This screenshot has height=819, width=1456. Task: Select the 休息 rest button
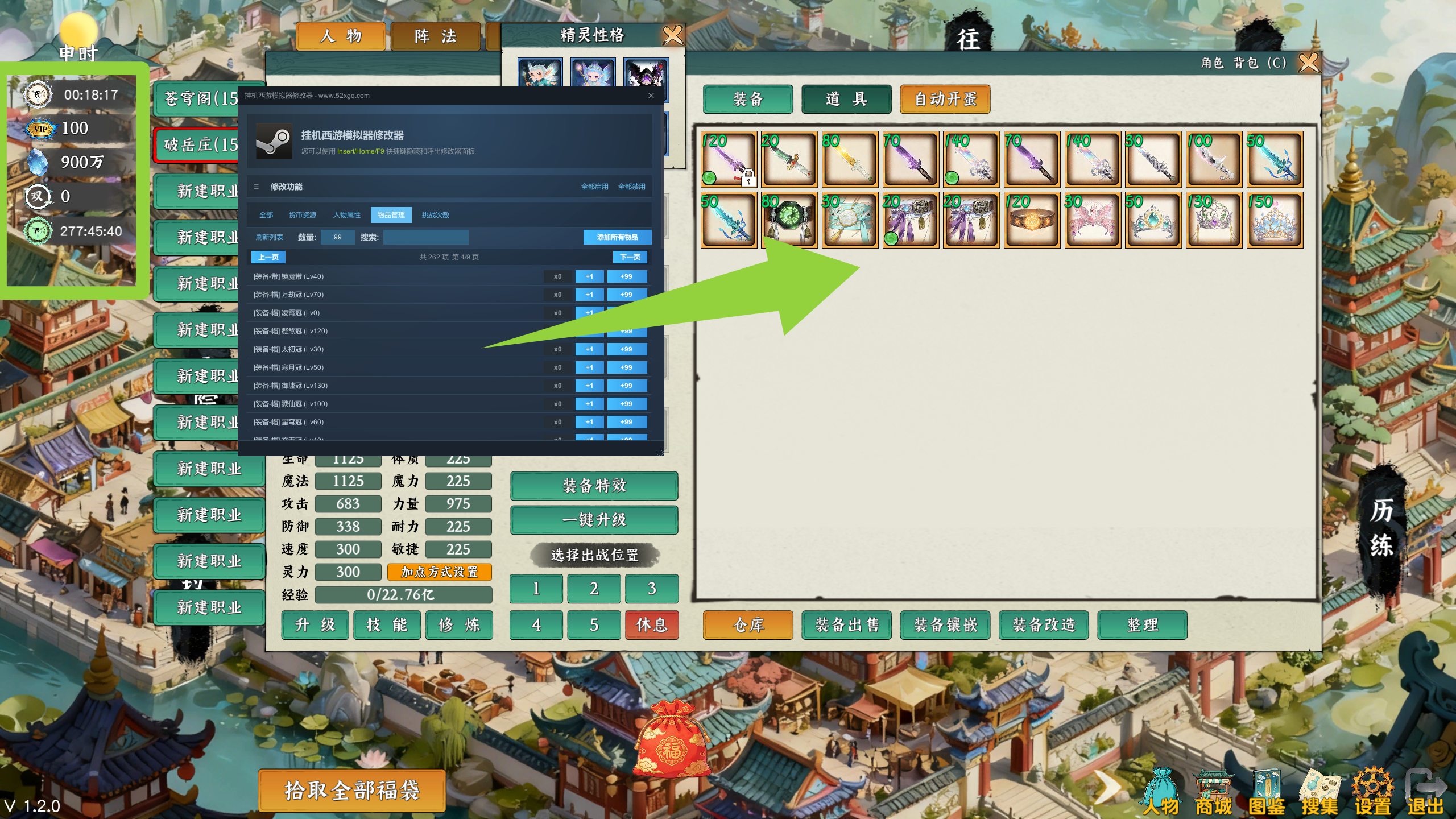click(651, 625)
